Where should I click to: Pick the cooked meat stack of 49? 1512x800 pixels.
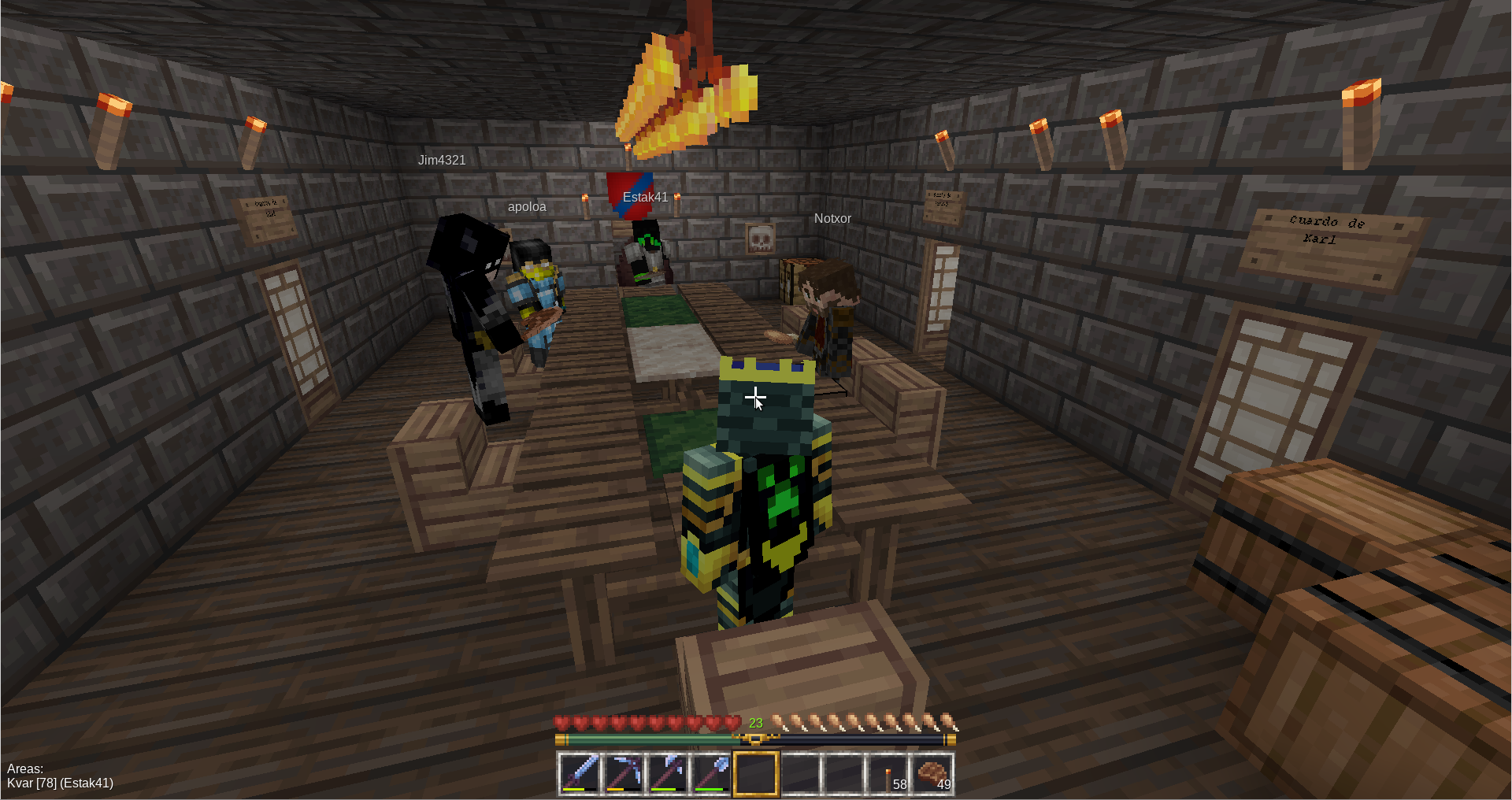click(x=932, y=773)
